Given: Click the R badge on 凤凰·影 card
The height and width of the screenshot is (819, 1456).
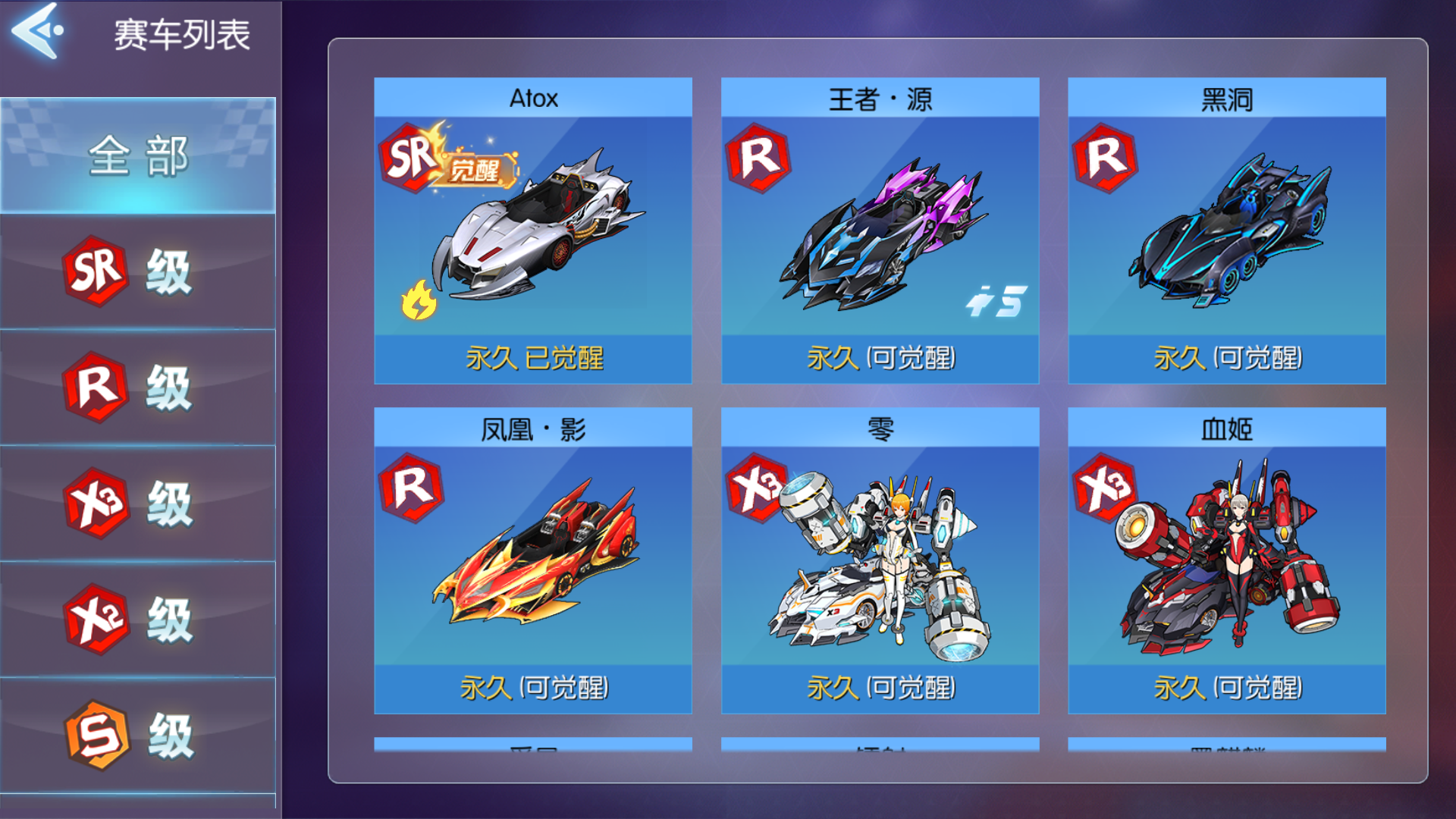Looking at the screenshot, I should pyautogui.click(x=408, y=489).
